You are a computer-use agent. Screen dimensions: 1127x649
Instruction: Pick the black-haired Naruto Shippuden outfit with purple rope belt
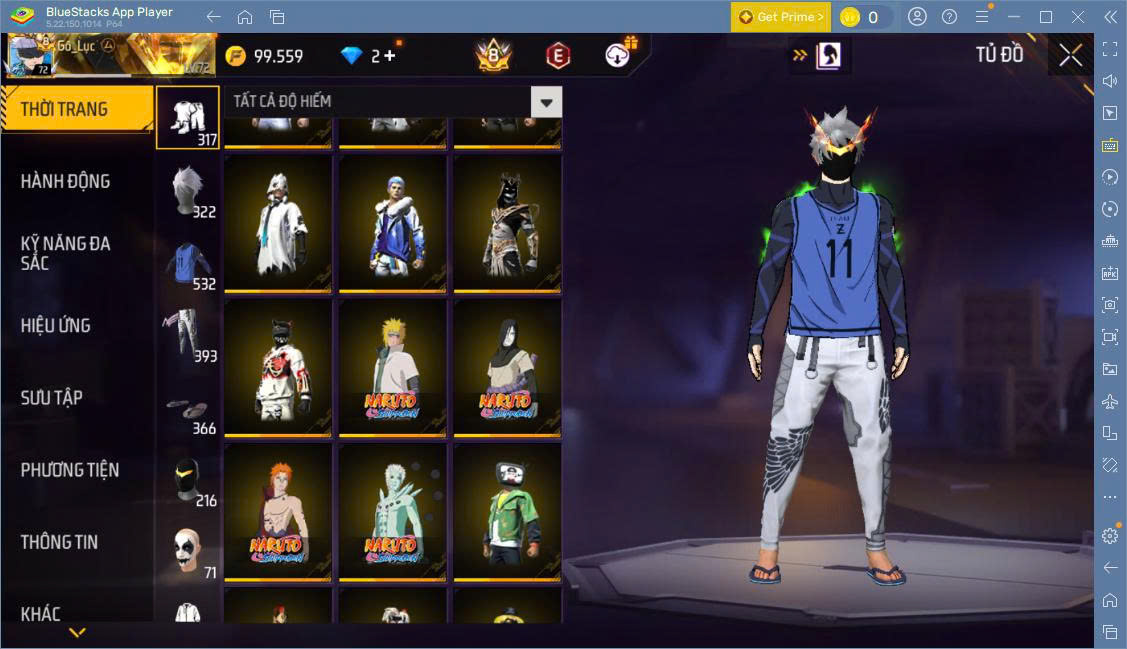507,369
